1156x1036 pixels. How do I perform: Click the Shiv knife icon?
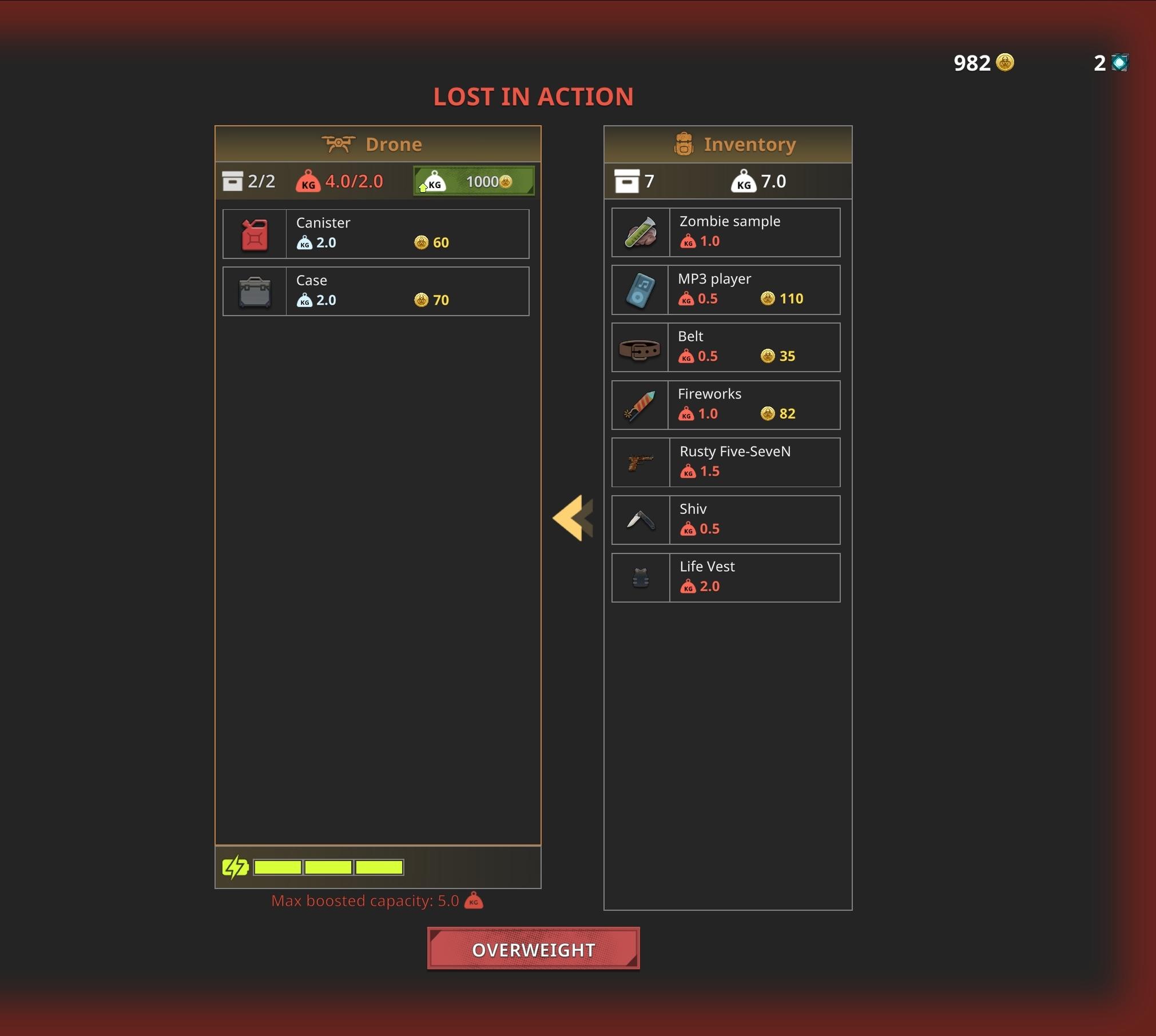[x=639, y=520]
